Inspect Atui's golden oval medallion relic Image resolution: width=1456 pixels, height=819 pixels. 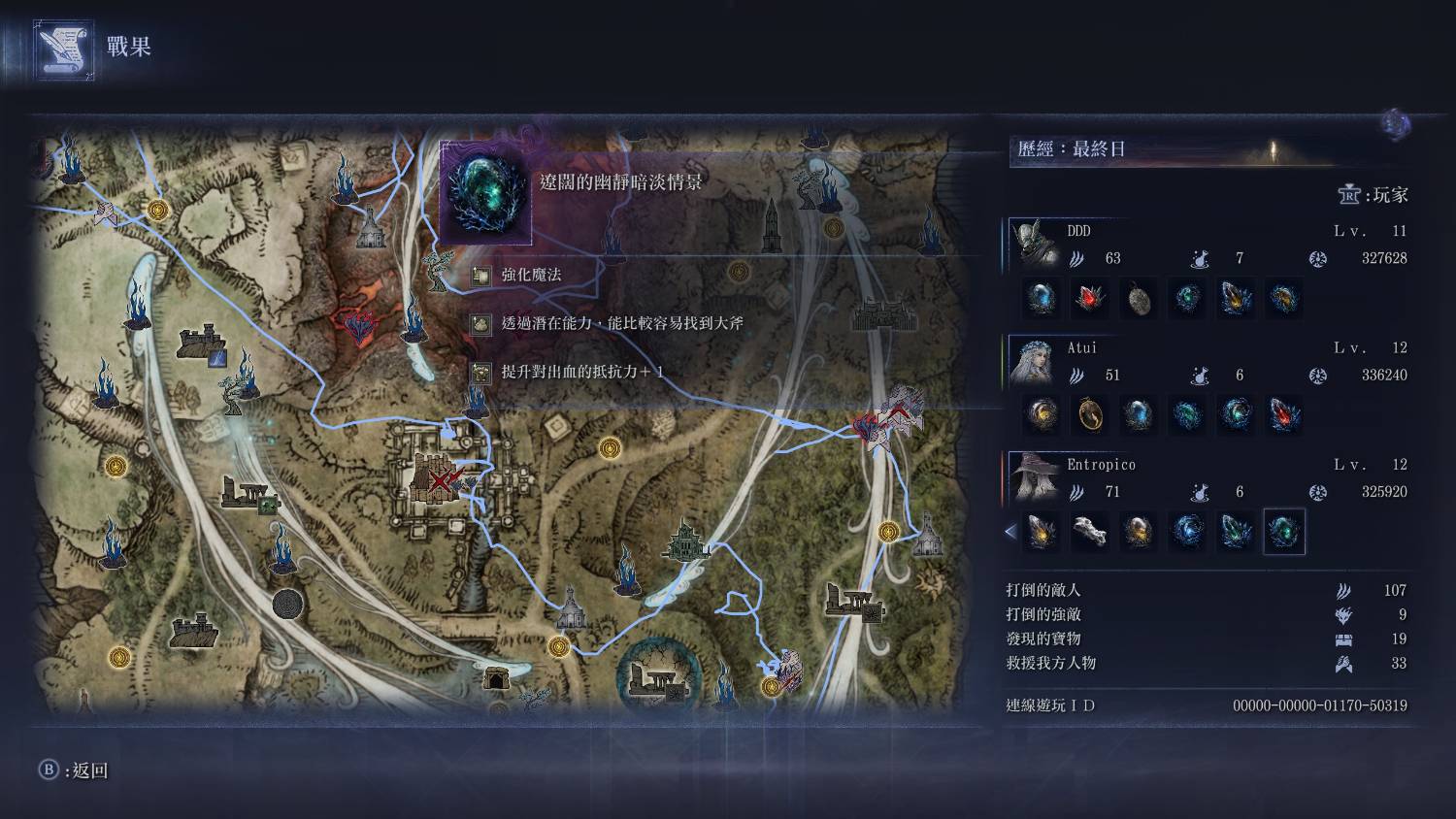[x=1090, y=415]
